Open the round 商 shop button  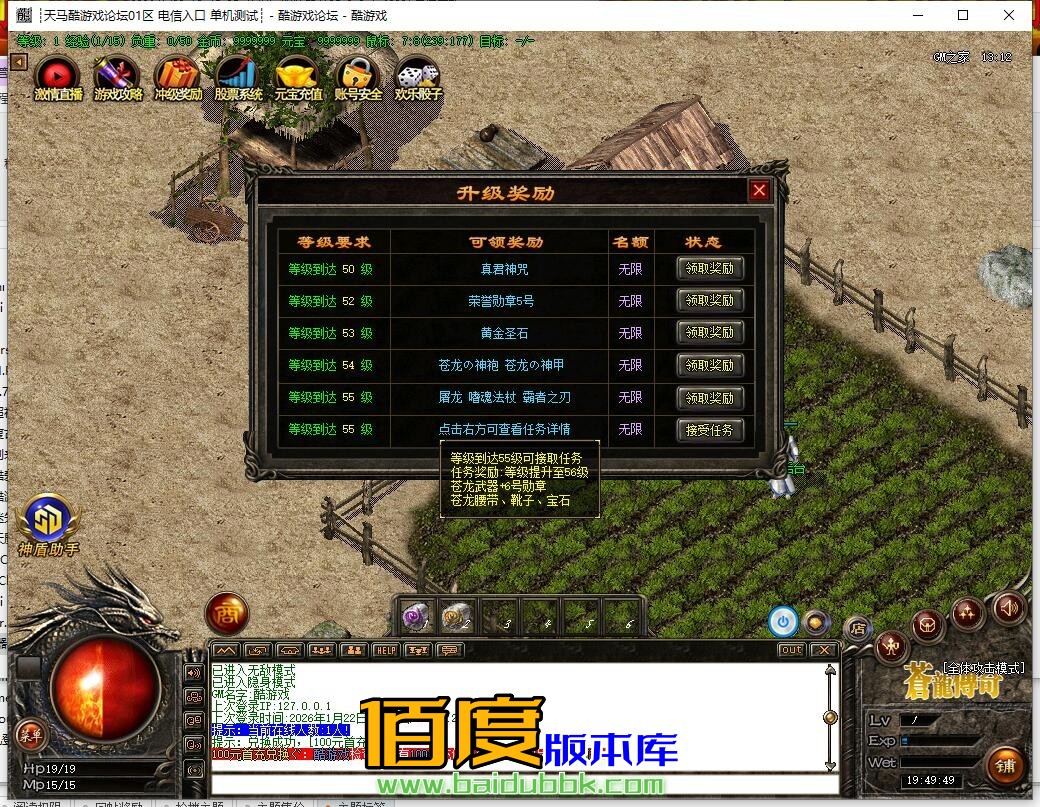coord(227,613)
